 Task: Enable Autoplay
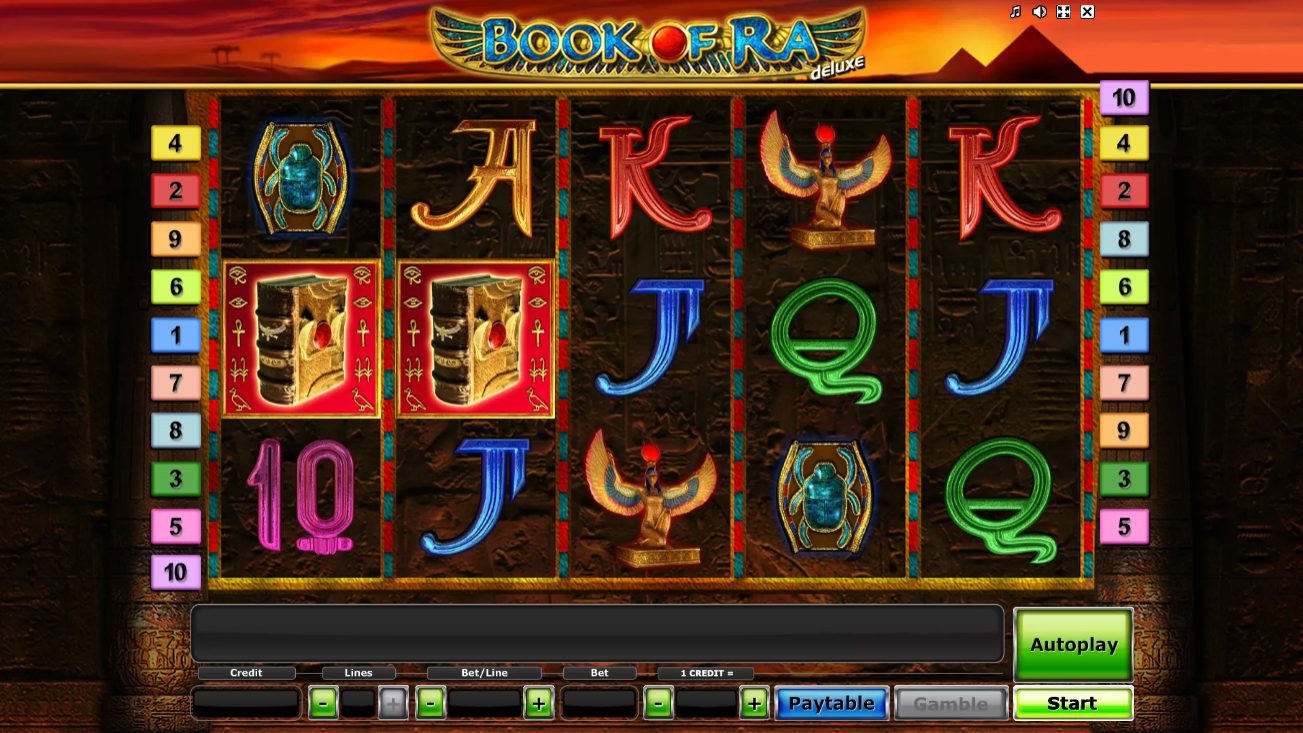(x=1073, y=644)
